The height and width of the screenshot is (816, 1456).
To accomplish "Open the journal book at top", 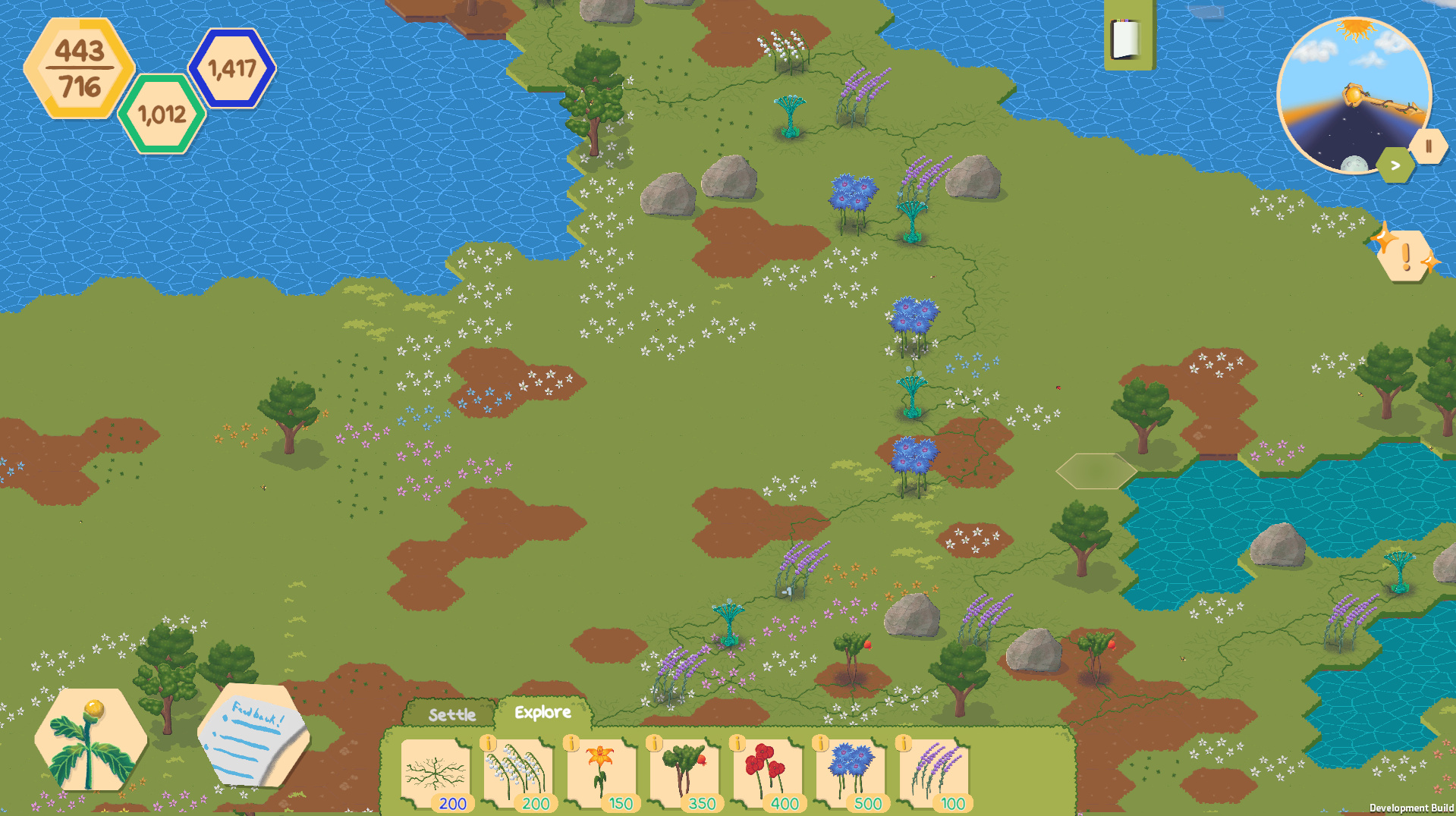I will [x=1127, y=38].
